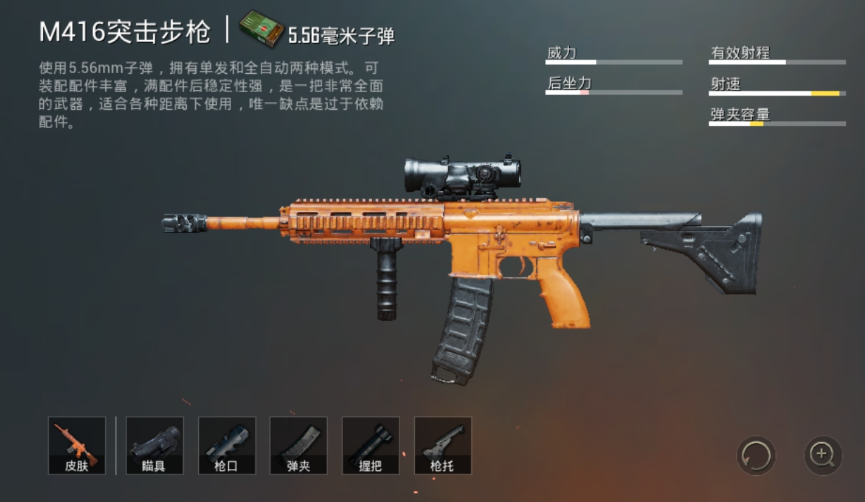Open the 瞄具 scope attachment slot
Screen dimensions: 865x502
click(155, 445)
